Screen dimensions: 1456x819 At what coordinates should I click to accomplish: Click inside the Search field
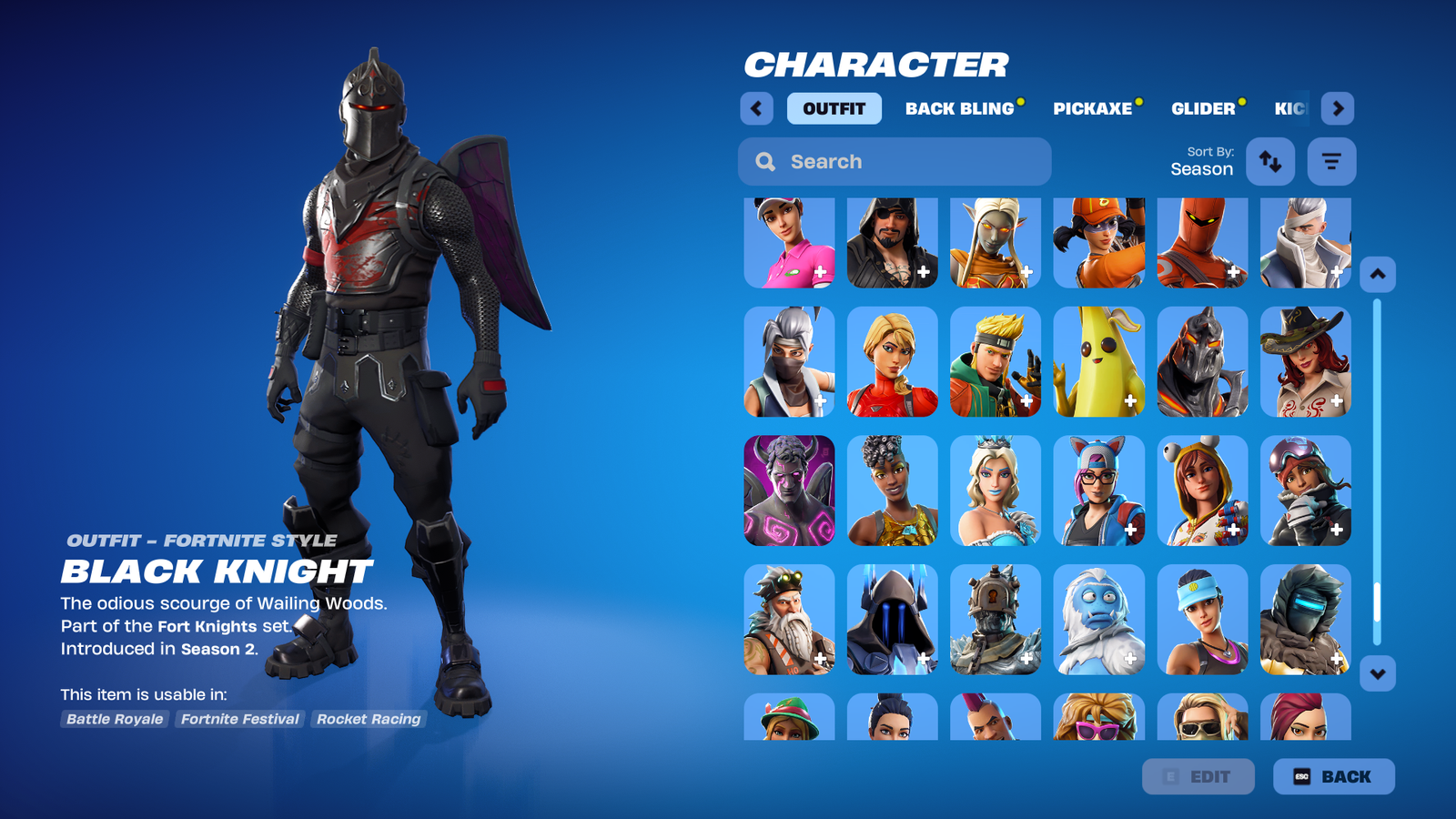[x=892, y=161]
